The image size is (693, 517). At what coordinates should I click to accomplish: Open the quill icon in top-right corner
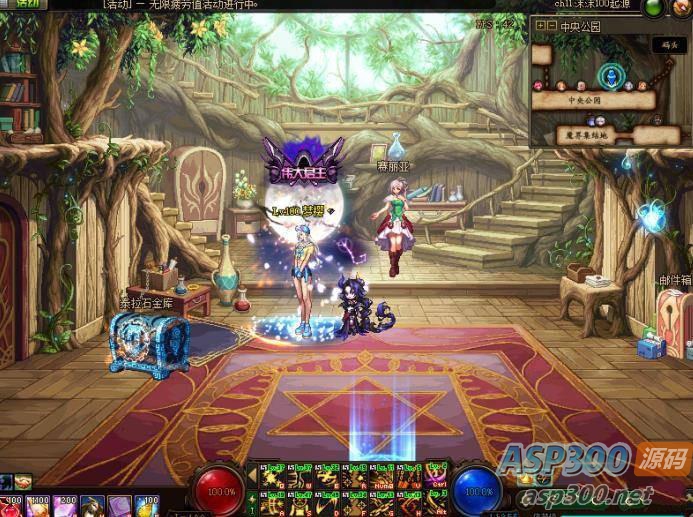pyautogui.click(x=682, y=8)
